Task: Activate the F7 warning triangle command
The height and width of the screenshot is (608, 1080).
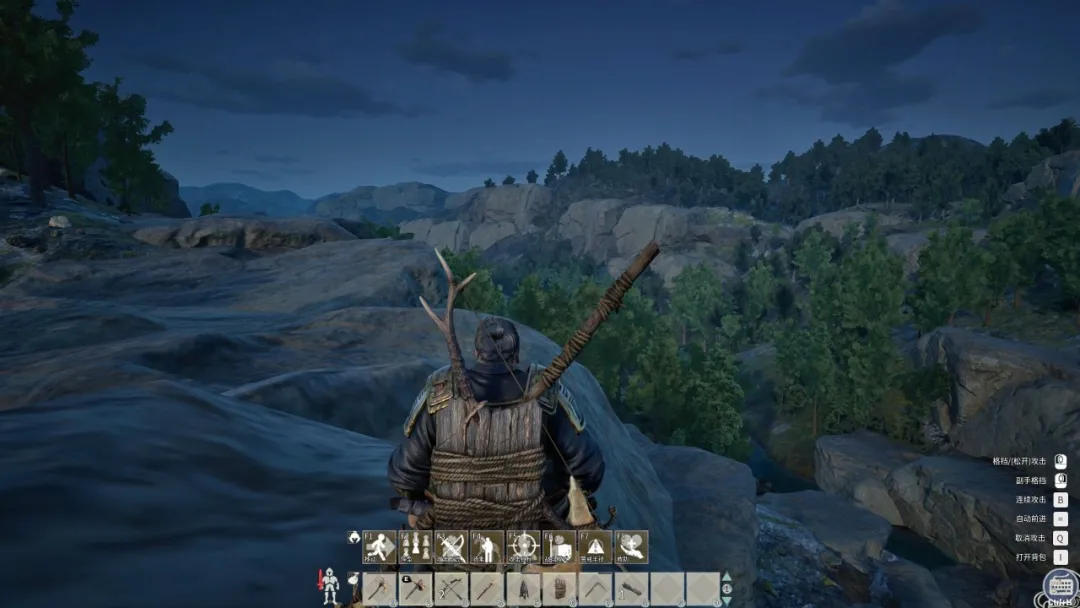Action: point(595,547)
